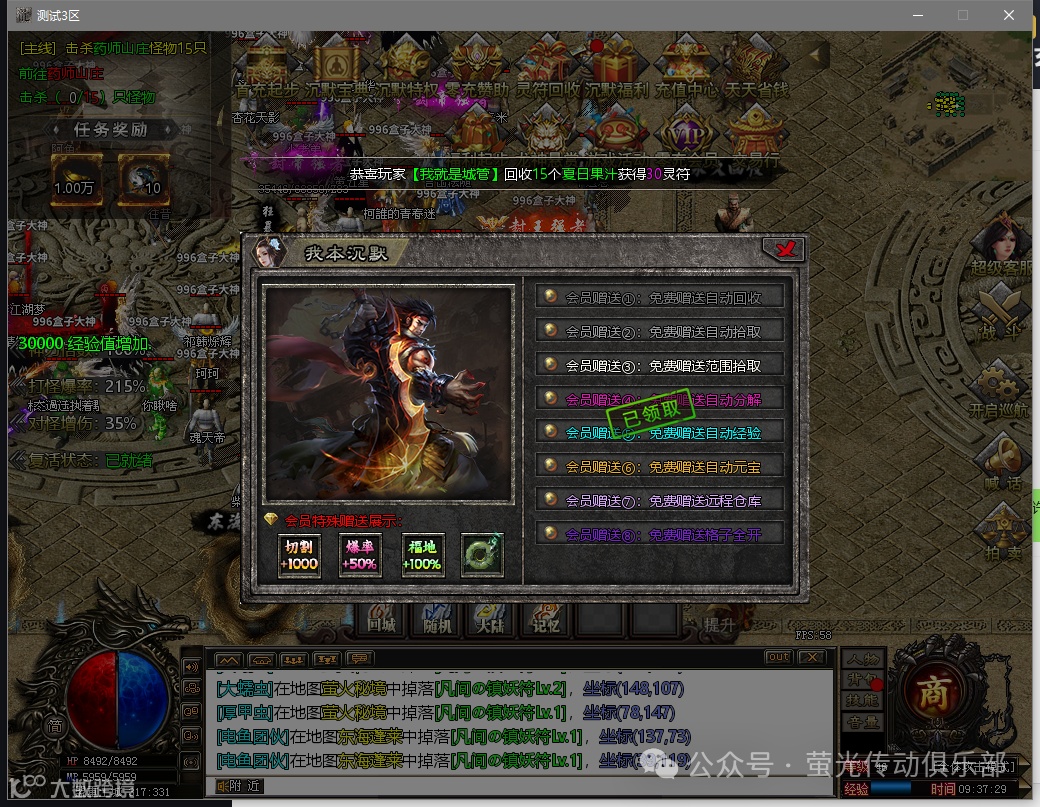Click the 爆率 +50% bonus icon

tap(360, 555)
